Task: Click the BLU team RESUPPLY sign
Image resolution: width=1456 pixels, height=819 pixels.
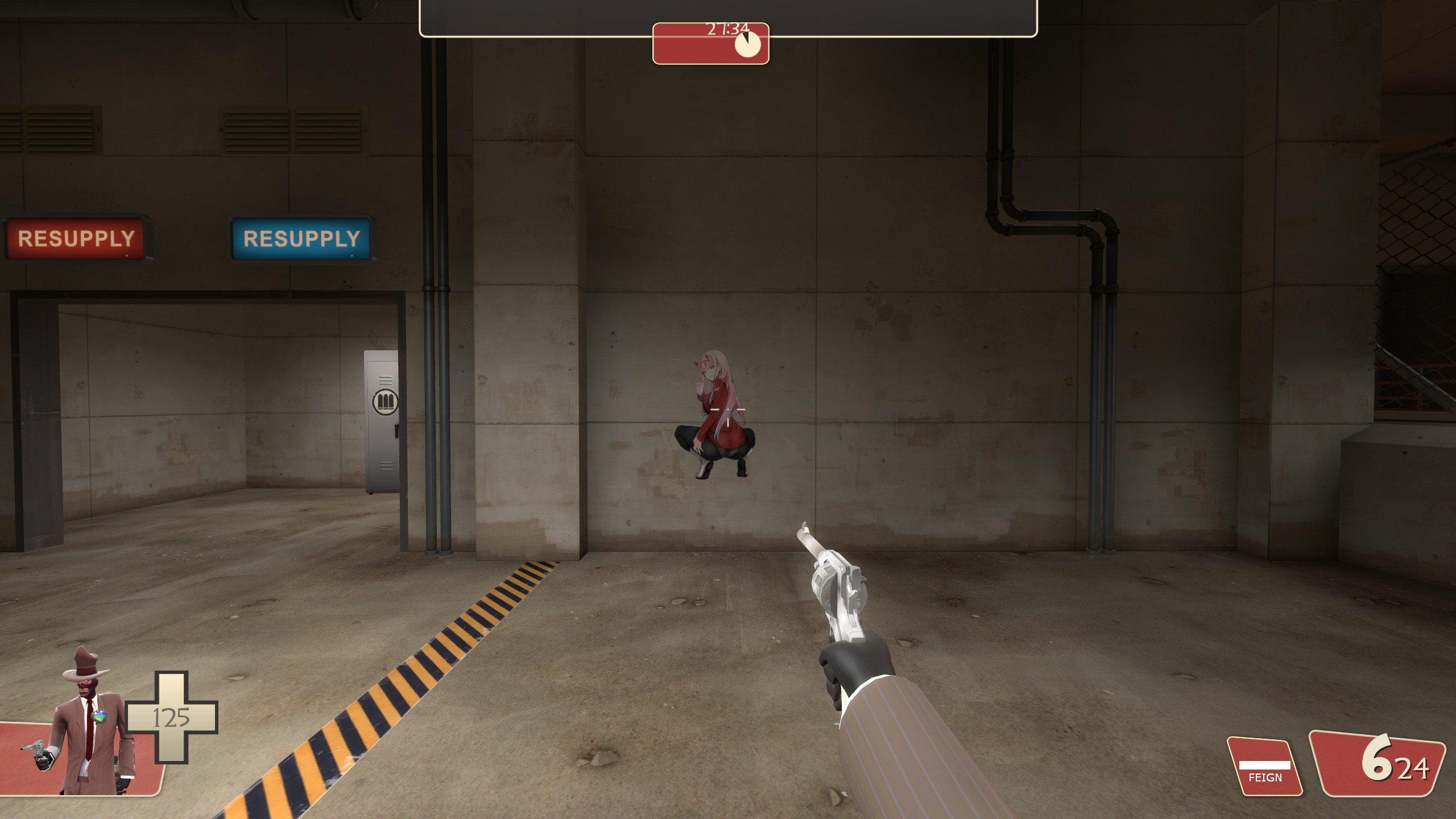Action: pyautogui.click(x=300, y=238)
